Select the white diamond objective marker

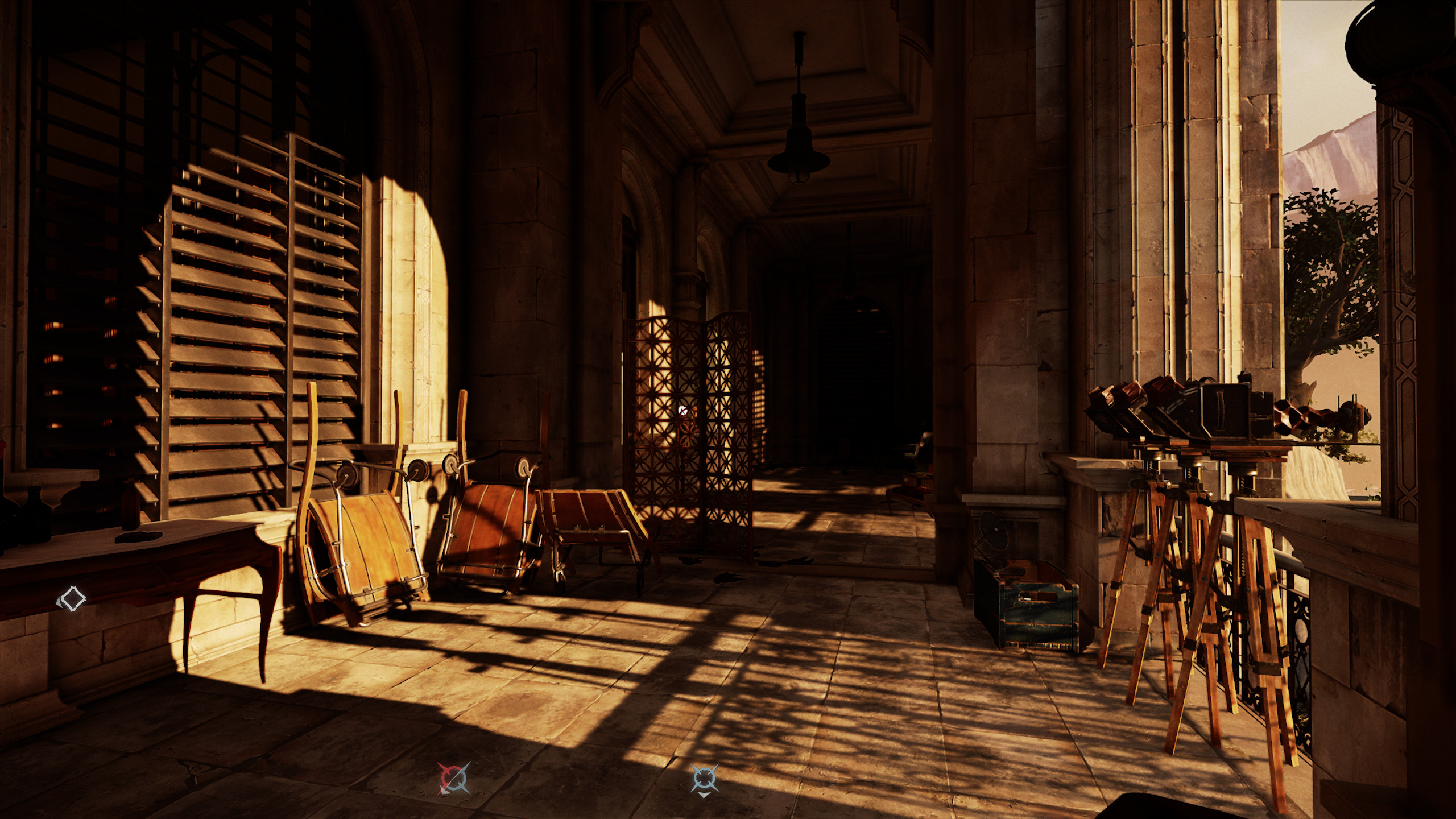[x=72, y=599]
